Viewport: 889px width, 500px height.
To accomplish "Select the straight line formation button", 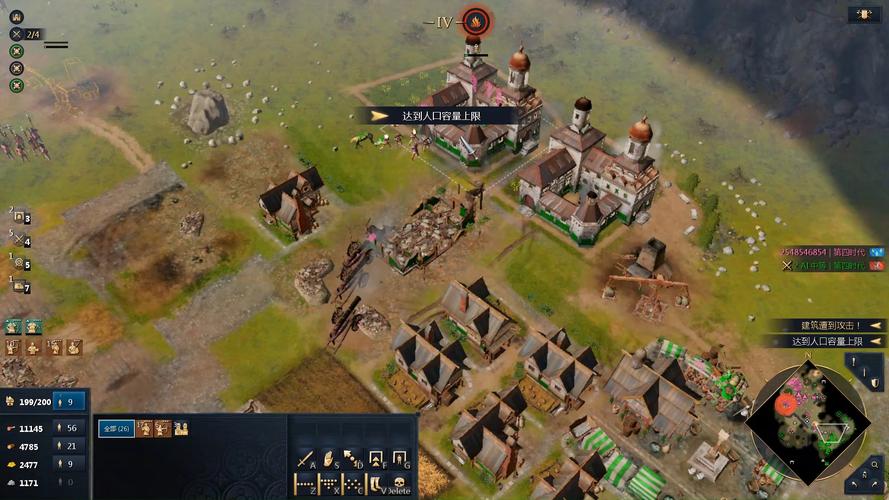I will click(305, 484).
